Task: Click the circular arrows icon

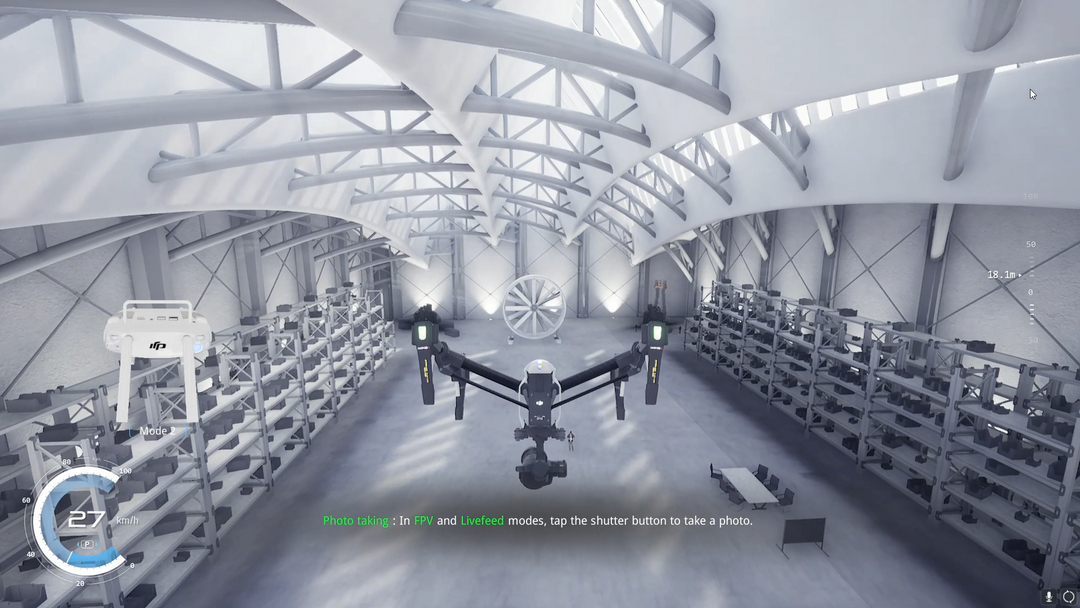Action: tap(1068, 596)
